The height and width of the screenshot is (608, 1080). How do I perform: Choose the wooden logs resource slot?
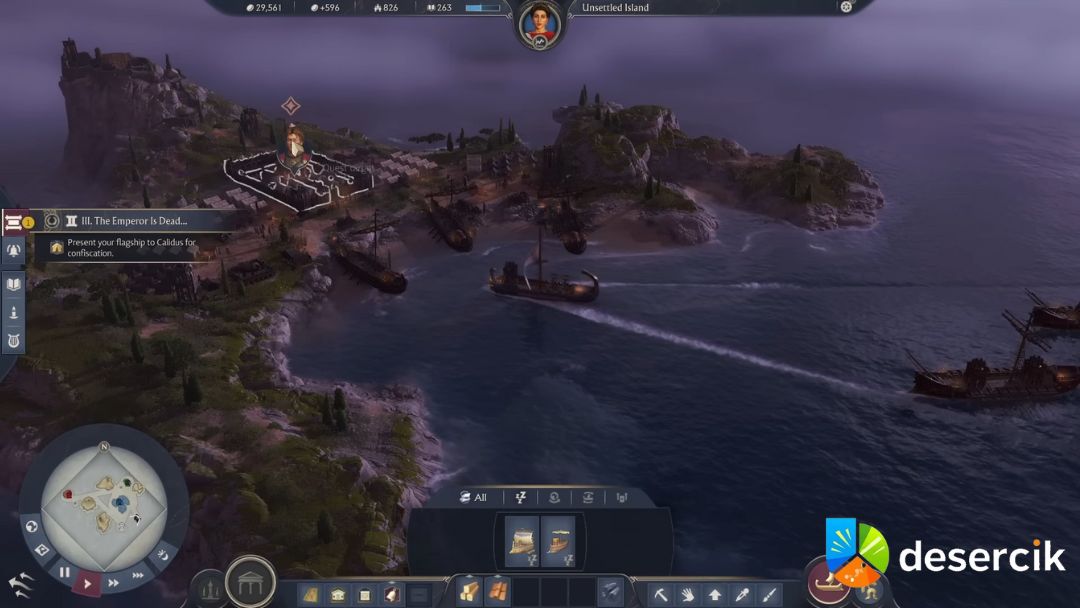[469, 592]
